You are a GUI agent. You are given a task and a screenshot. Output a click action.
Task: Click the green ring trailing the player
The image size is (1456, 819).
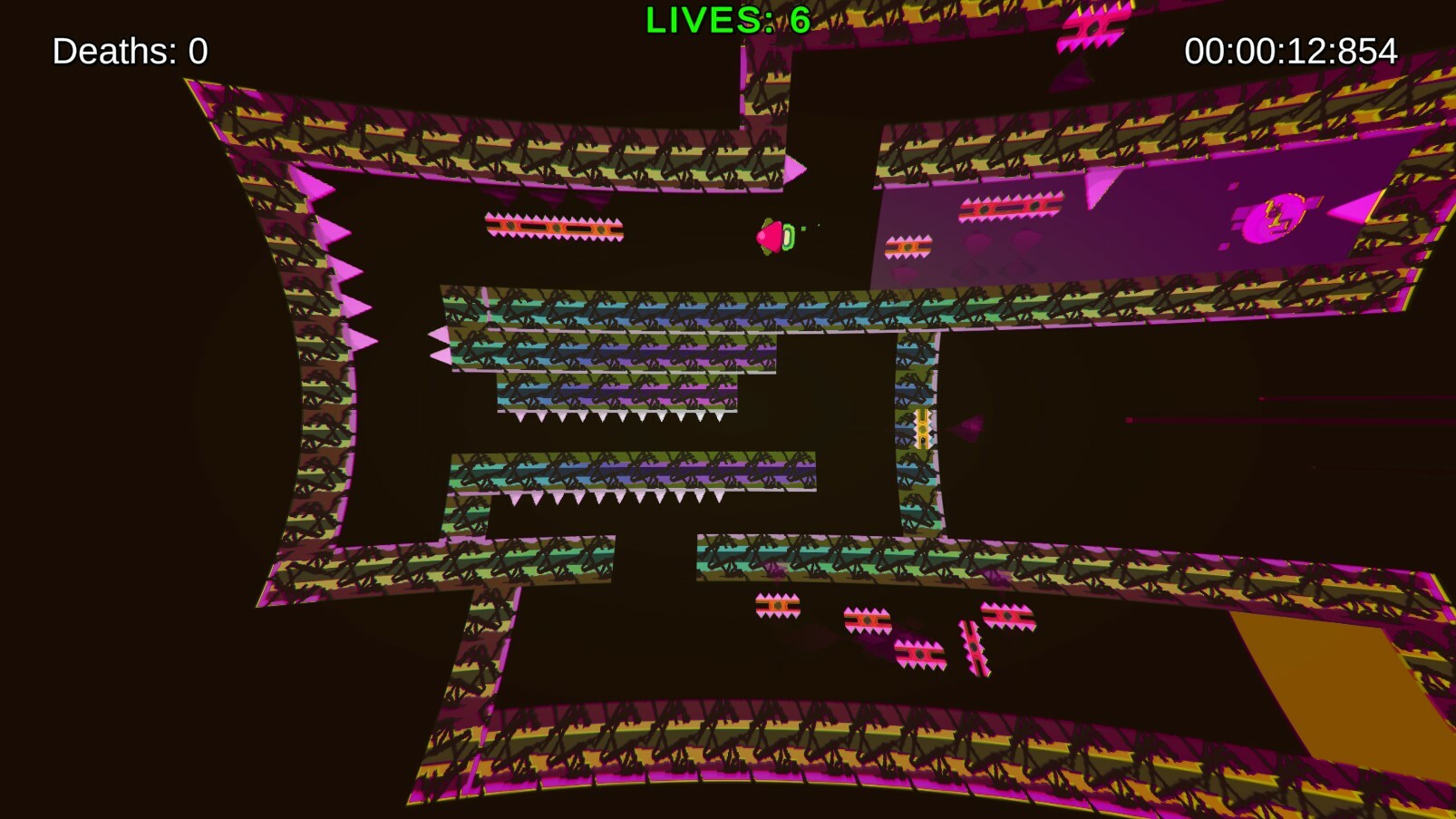(787, 238)
